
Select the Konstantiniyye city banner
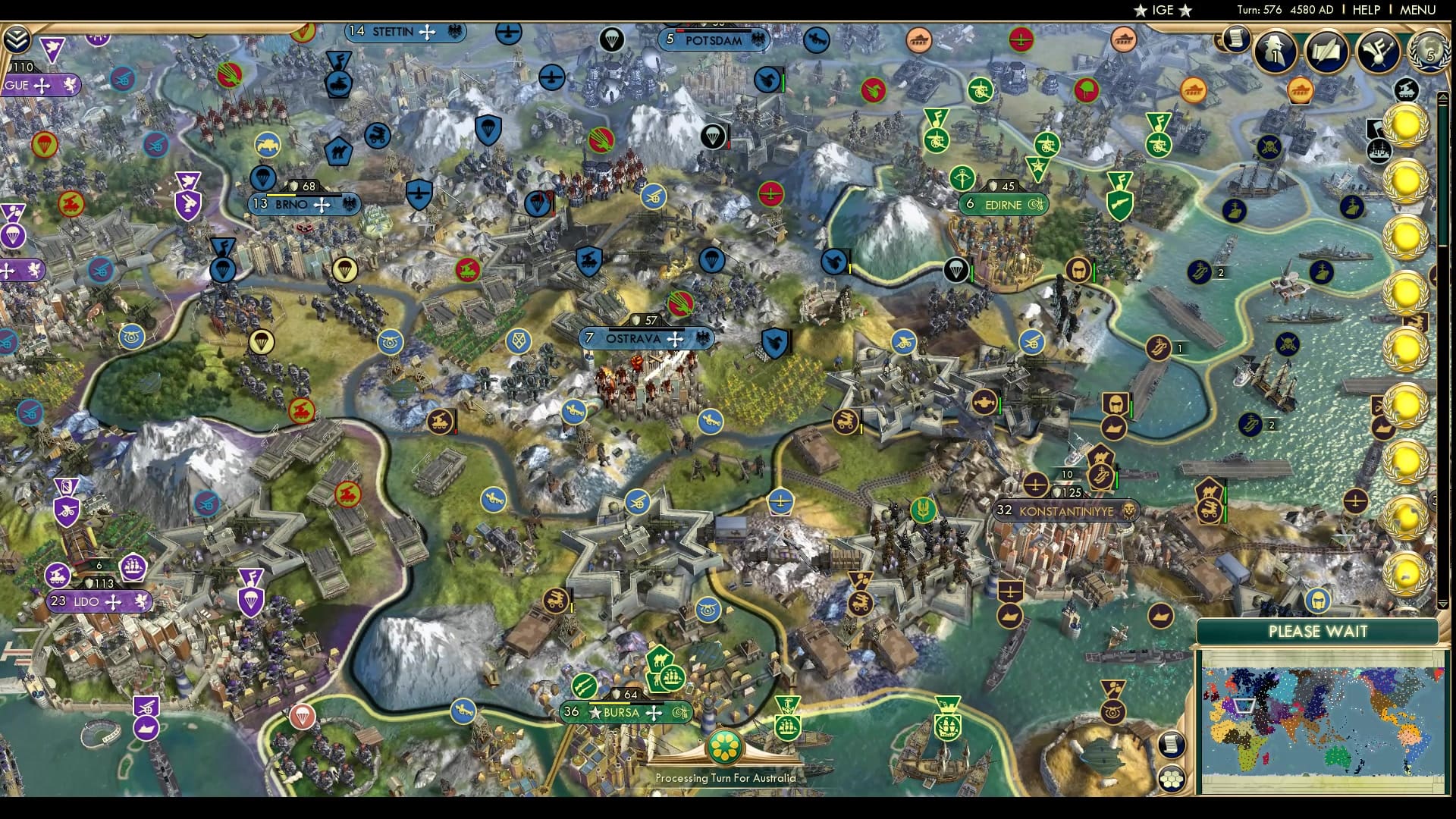[1065, 511]
